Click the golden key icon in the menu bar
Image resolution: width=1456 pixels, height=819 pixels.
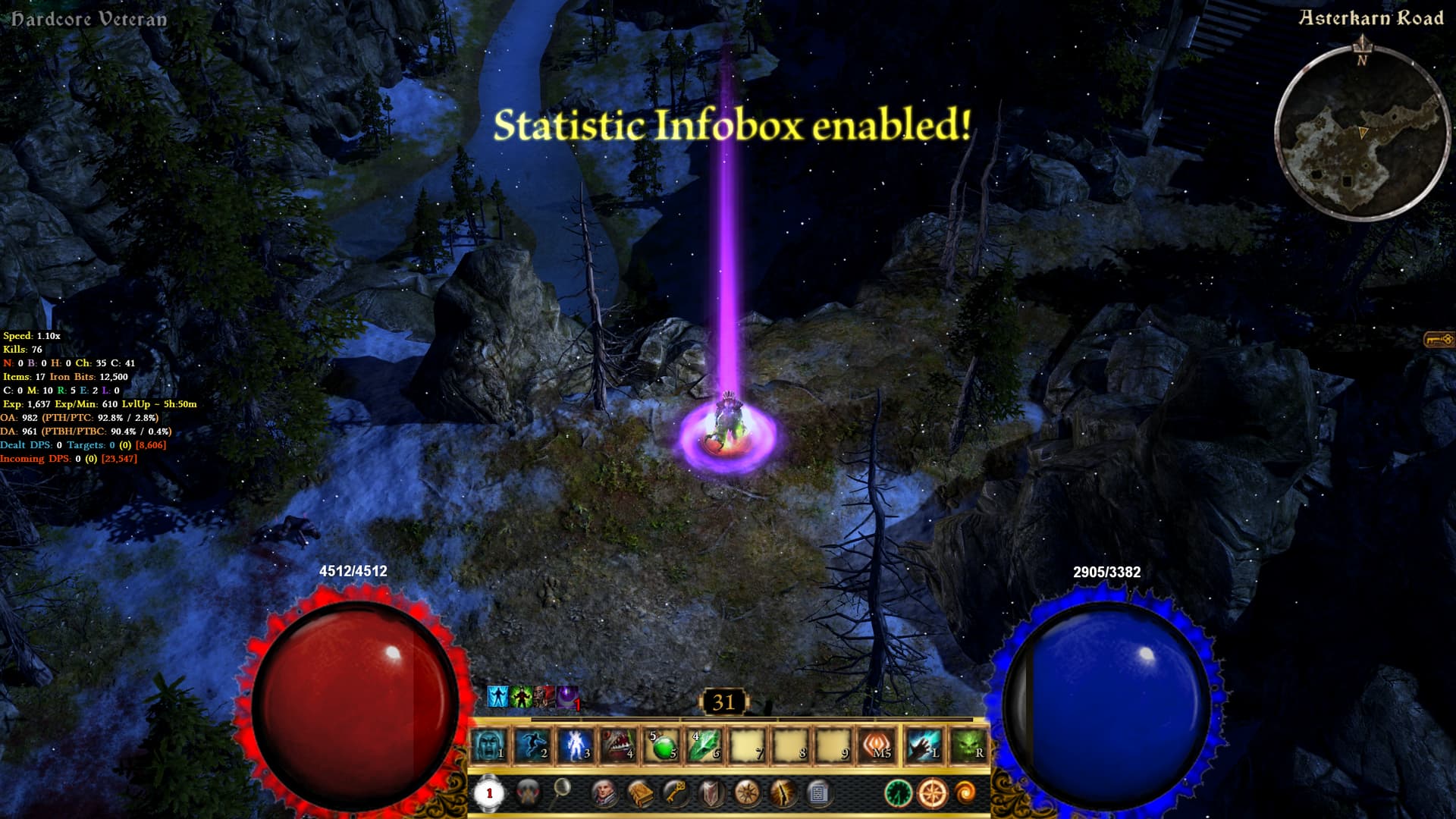[676, 793]
